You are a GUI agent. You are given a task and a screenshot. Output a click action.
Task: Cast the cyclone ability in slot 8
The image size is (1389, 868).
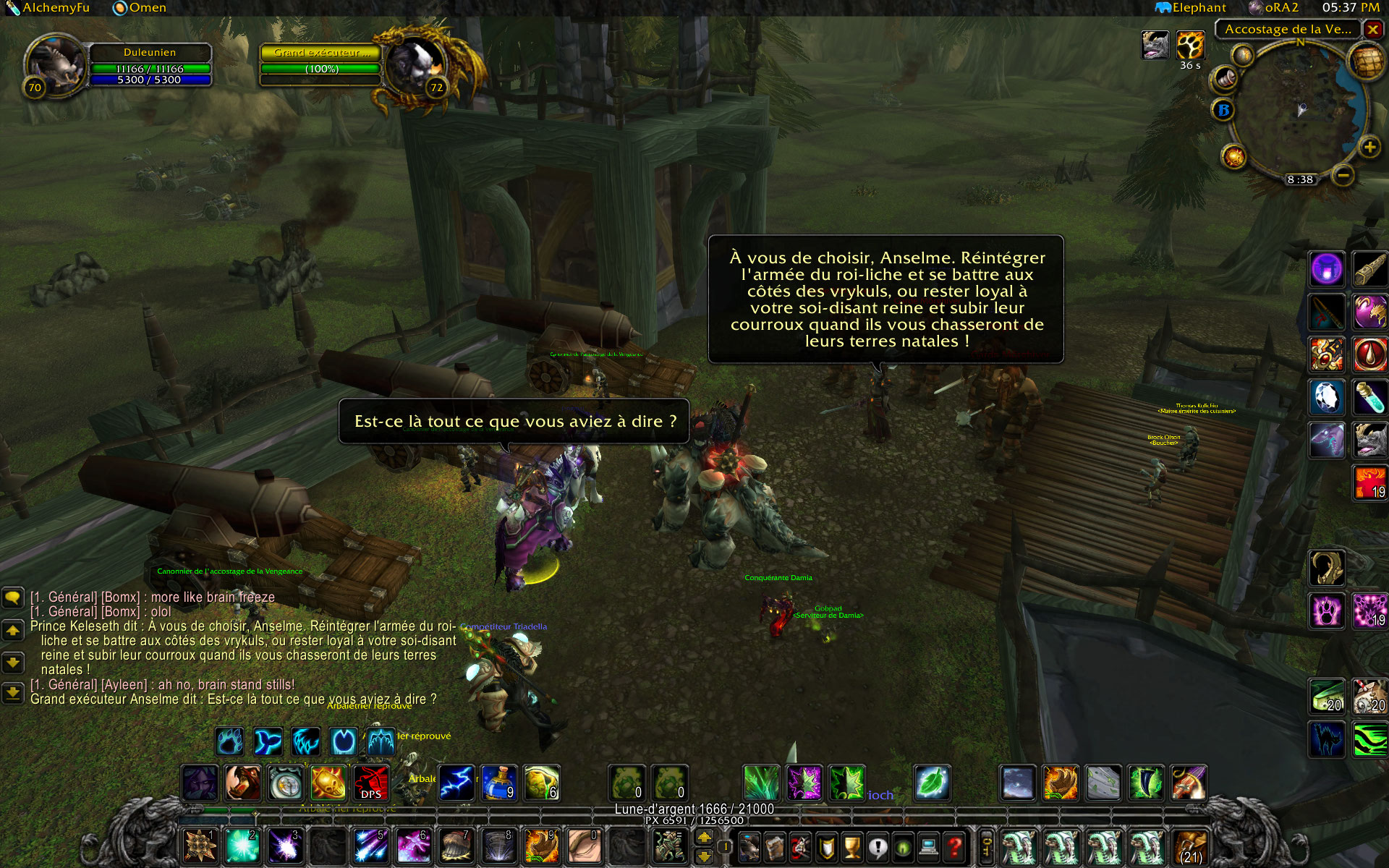pyautogui.click(x=498, y=846)
